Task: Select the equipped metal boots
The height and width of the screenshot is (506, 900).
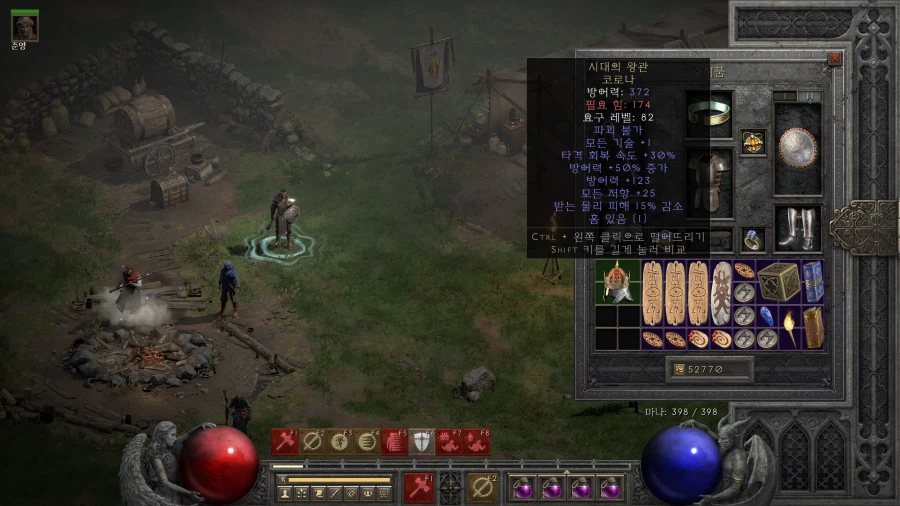Action: [x=798, y=228]
